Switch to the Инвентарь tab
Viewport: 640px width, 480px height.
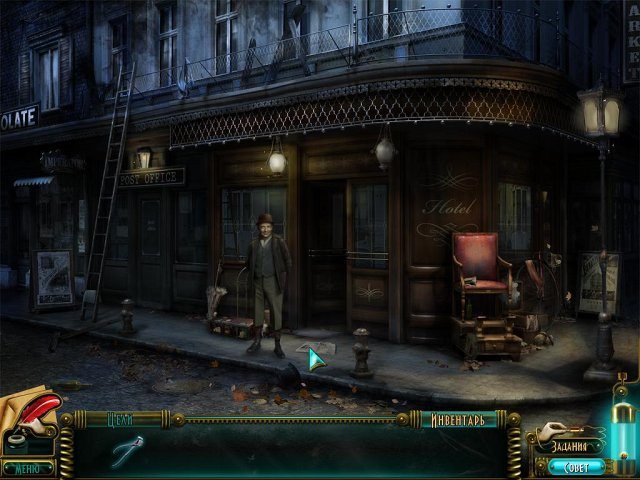coord(458,420)
